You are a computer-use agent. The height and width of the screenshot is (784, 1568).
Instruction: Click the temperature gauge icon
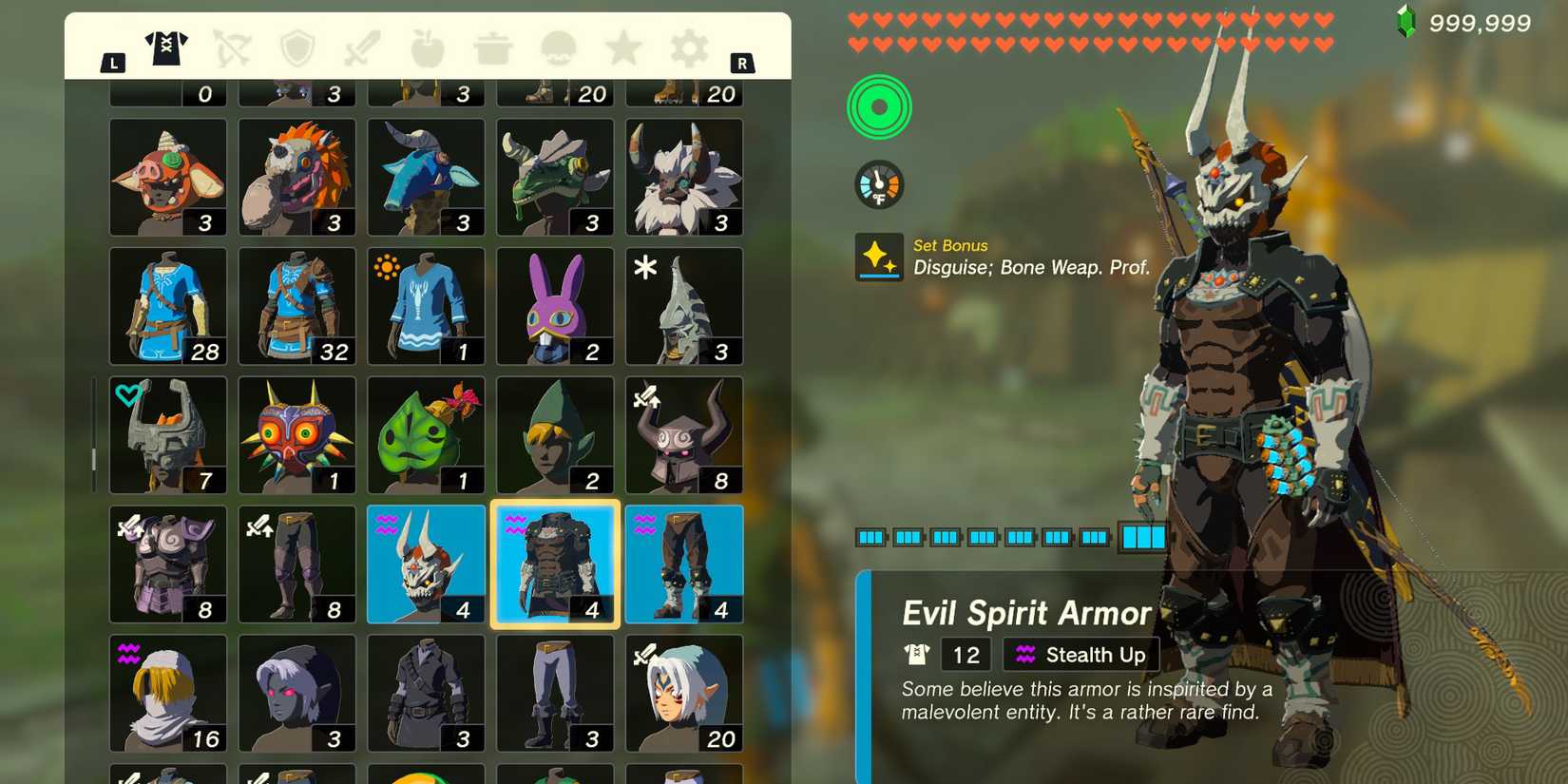[x=879, y=183]
